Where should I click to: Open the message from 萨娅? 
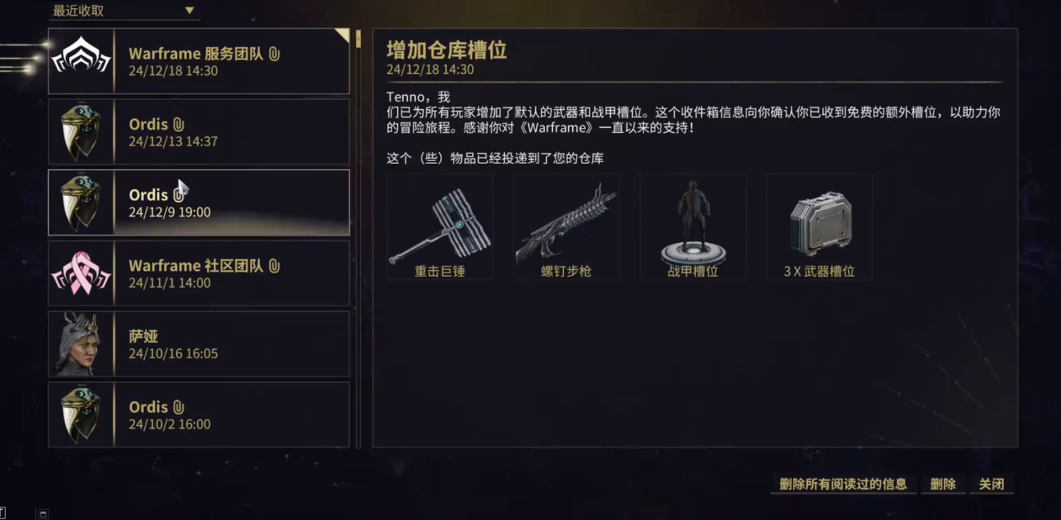(x=199, y=344)
